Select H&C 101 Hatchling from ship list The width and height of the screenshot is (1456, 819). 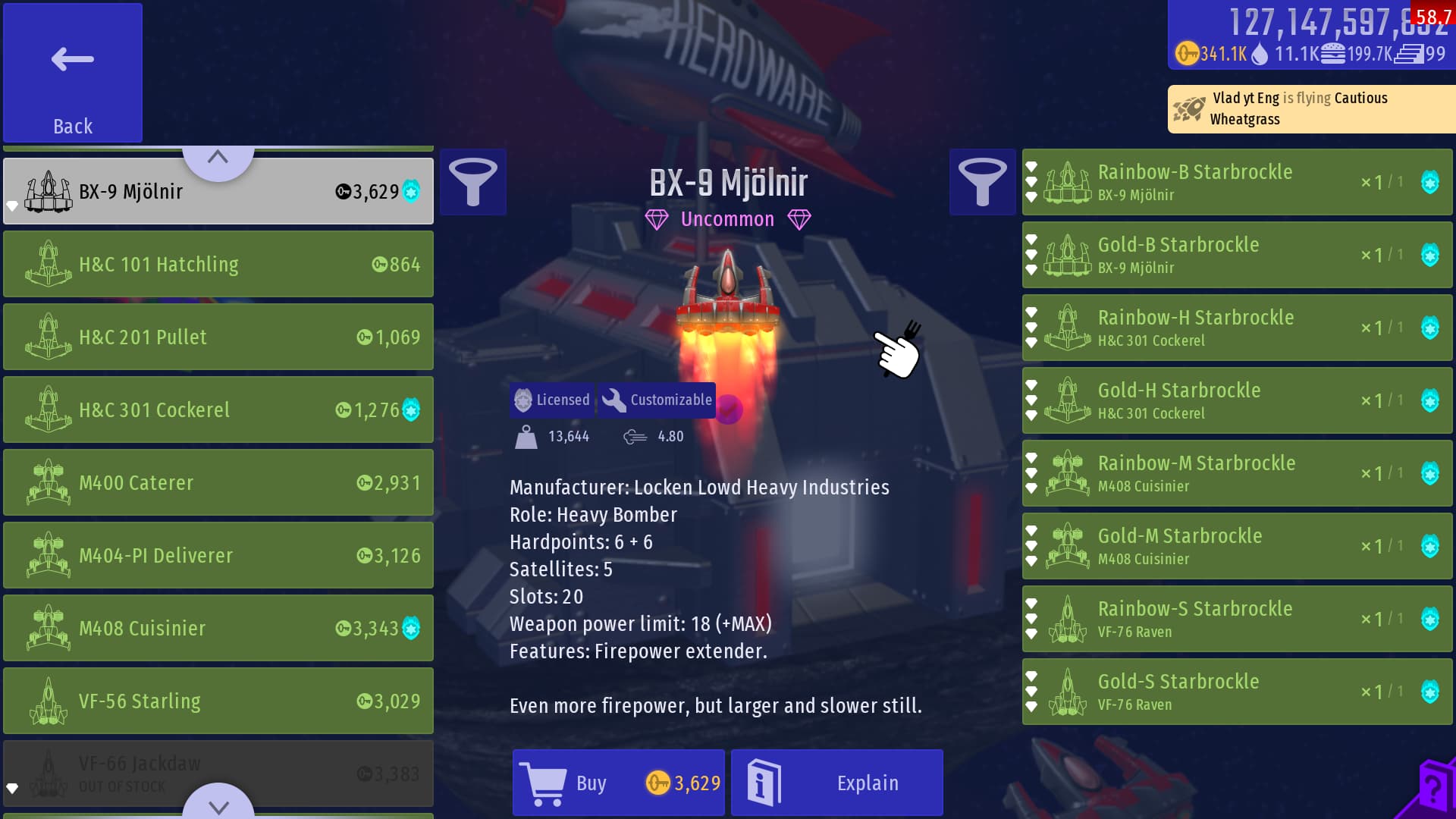(218, 264)
